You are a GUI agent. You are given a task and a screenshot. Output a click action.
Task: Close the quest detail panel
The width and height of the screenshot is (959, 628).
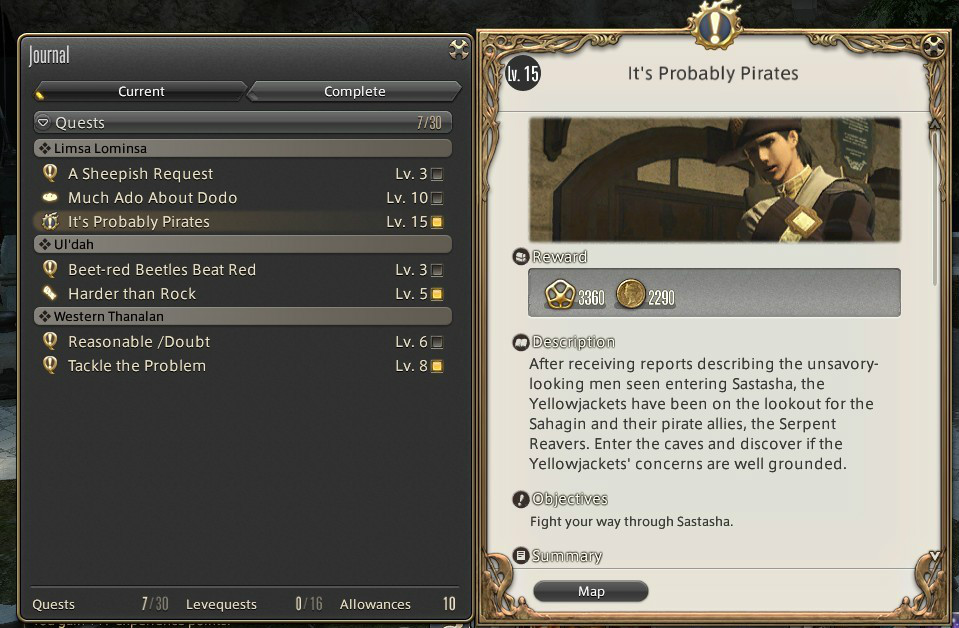(933, 46)
